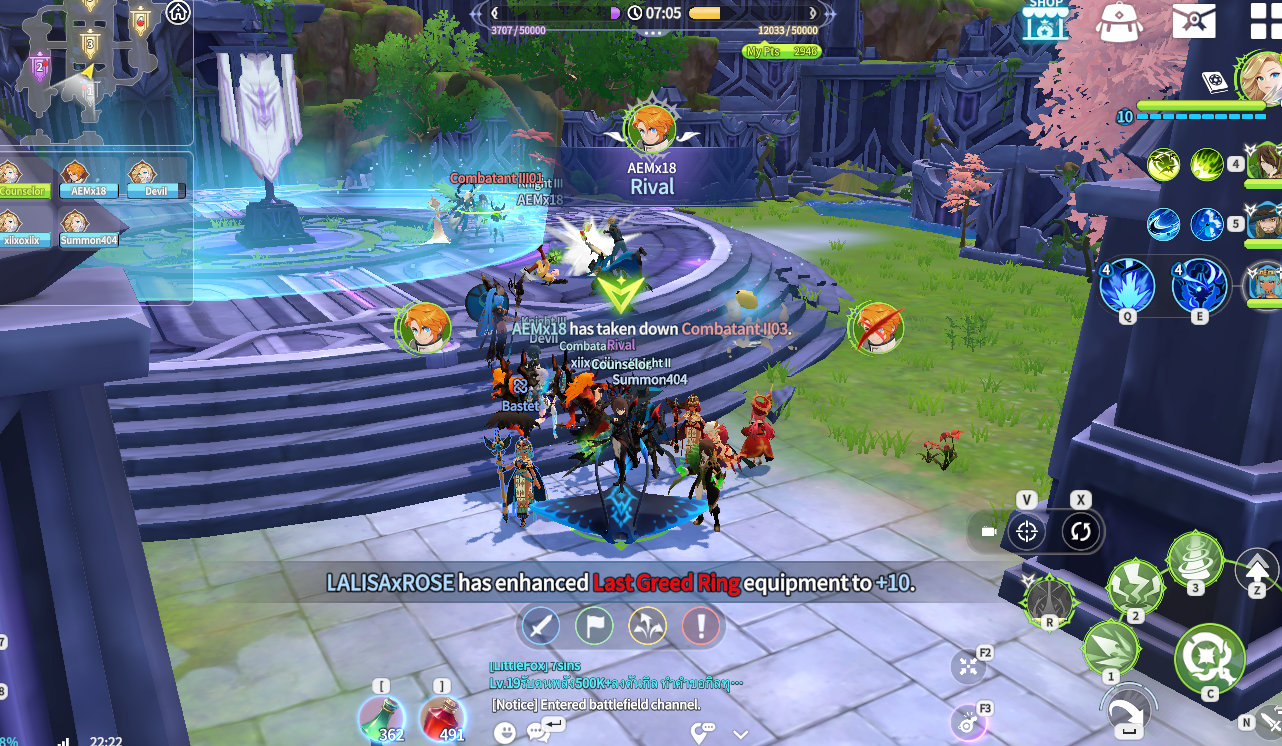Open the backpack inventory
The width and height of the screenshot is (1282, 746).
point(1119,20)
